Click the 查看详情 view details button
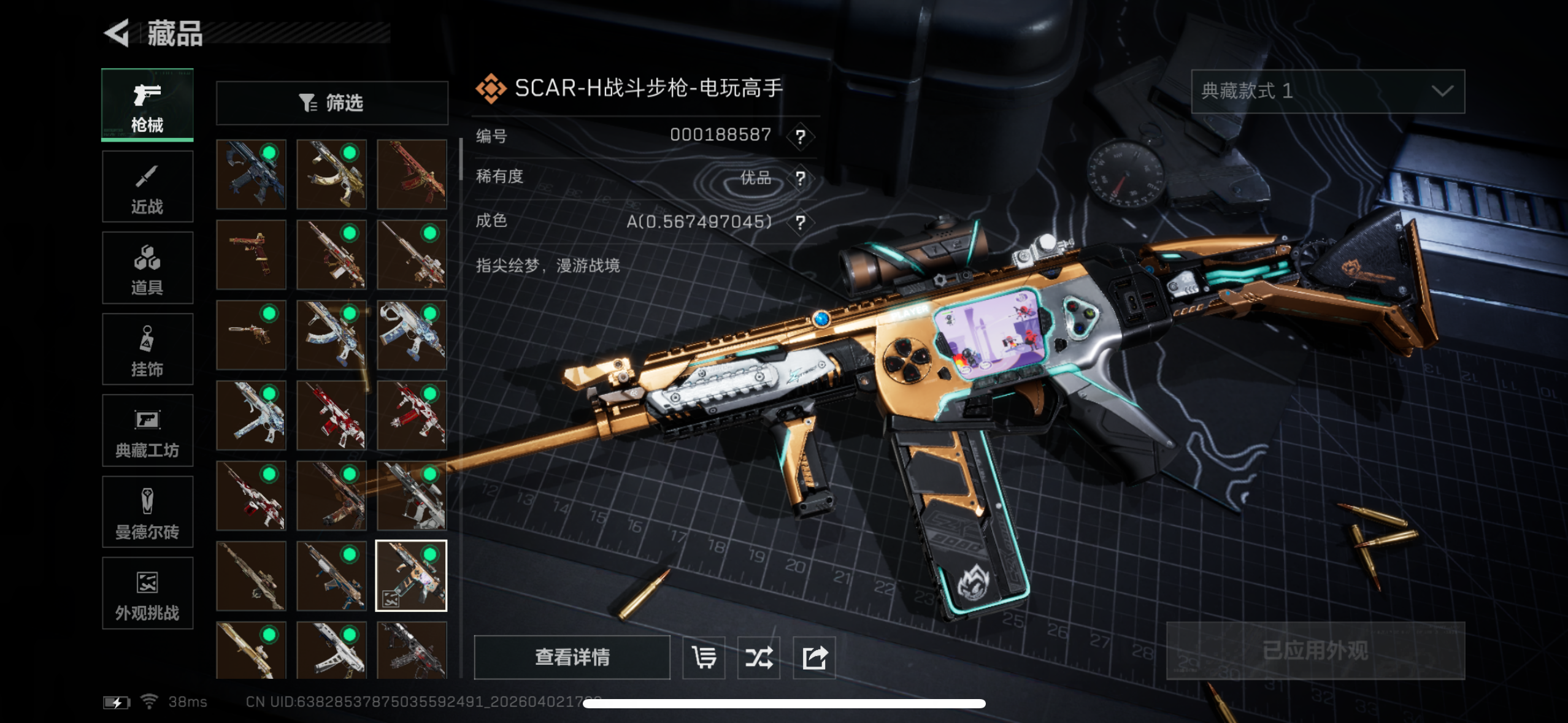Image resolution: width=1568 pixels, height=723 pixels. pos(572,657)
